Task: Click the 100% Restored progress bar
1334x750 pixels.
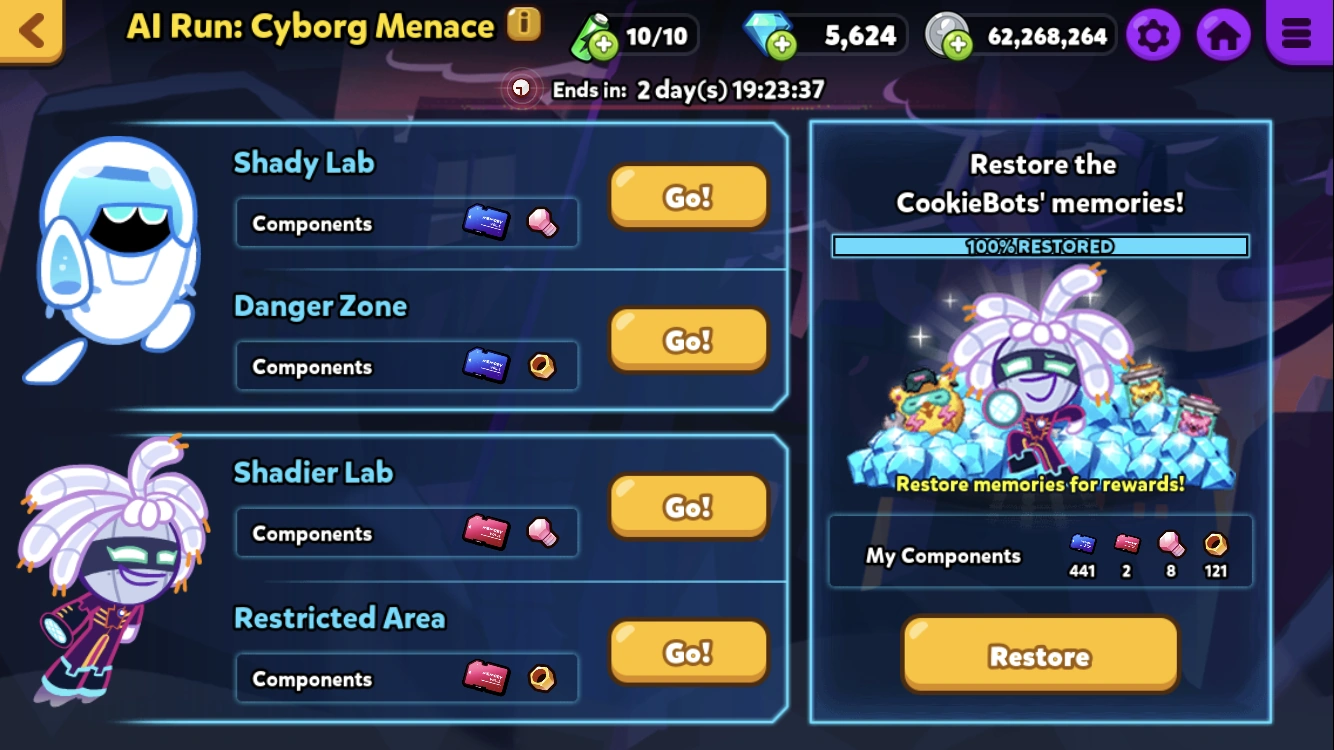Action: [1040, 245]
